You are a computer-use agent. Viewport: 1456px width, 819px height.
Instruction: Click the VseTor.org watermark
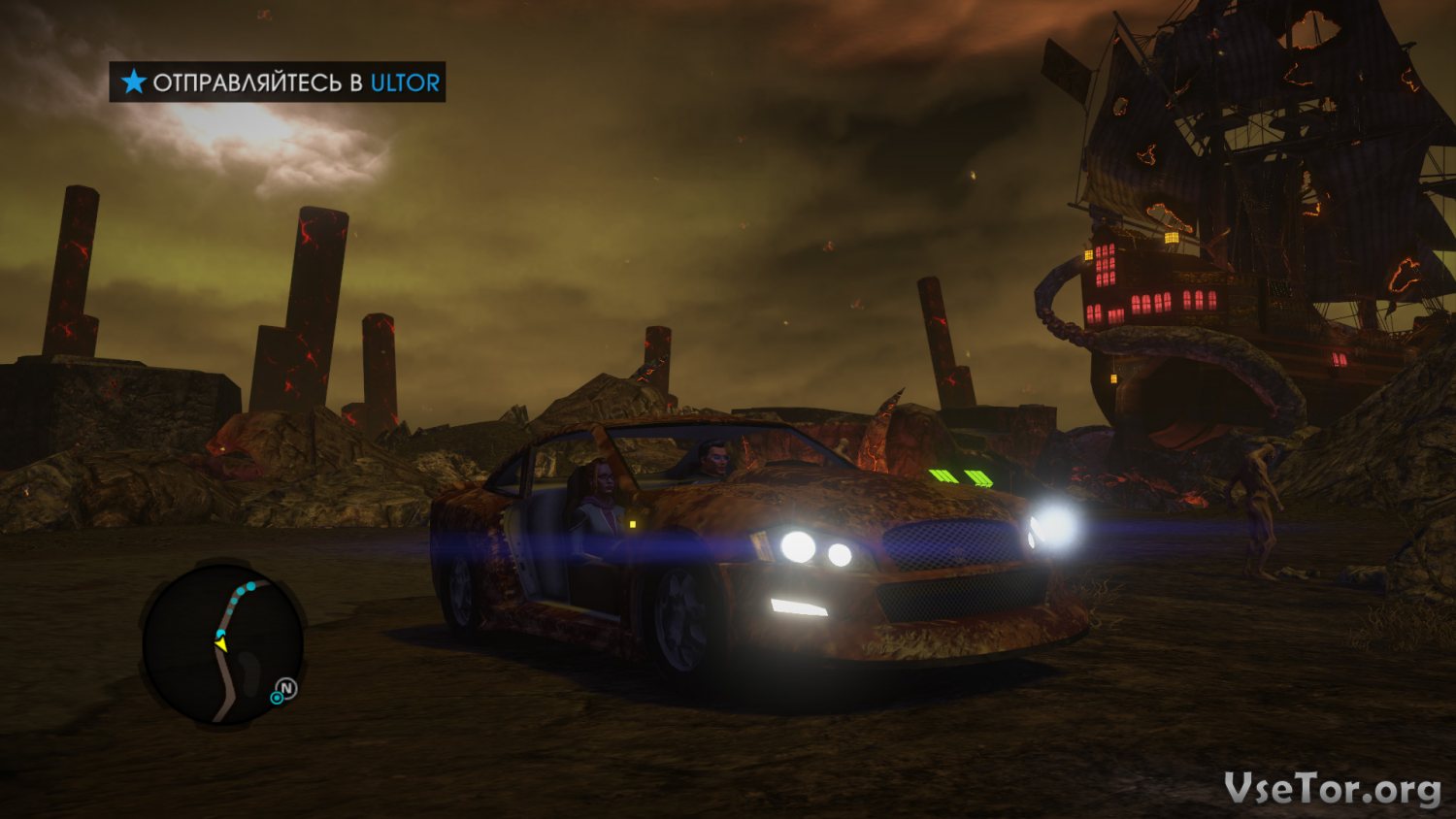click(x=1332, y=789)
